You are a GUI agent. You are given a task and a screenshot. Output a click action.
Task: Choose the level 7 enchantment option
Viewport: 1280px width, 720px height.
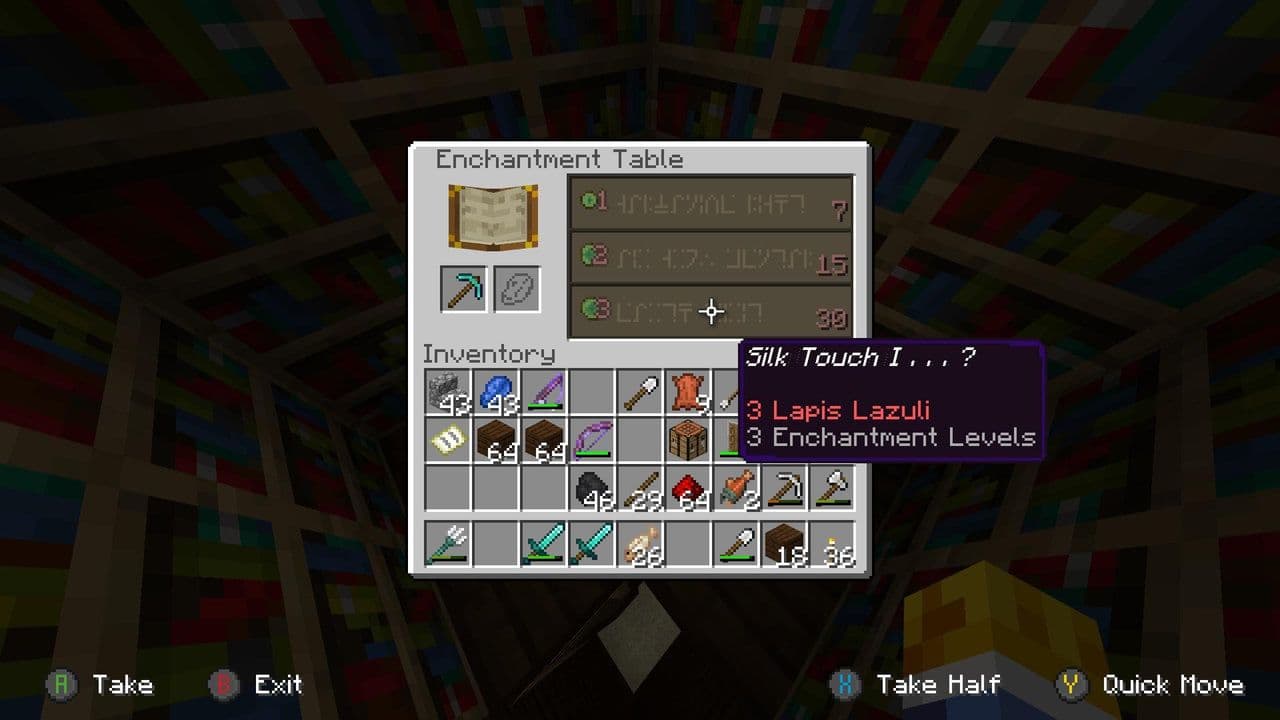(711, 203)
